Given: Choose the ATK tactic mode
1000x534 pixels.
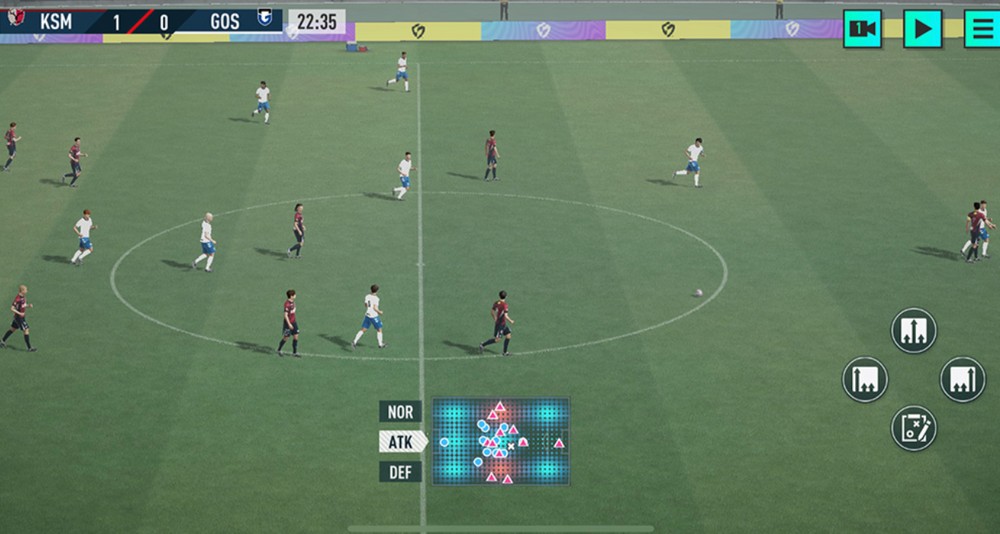Looking at the screenshot, I should (x=401, y=441).
